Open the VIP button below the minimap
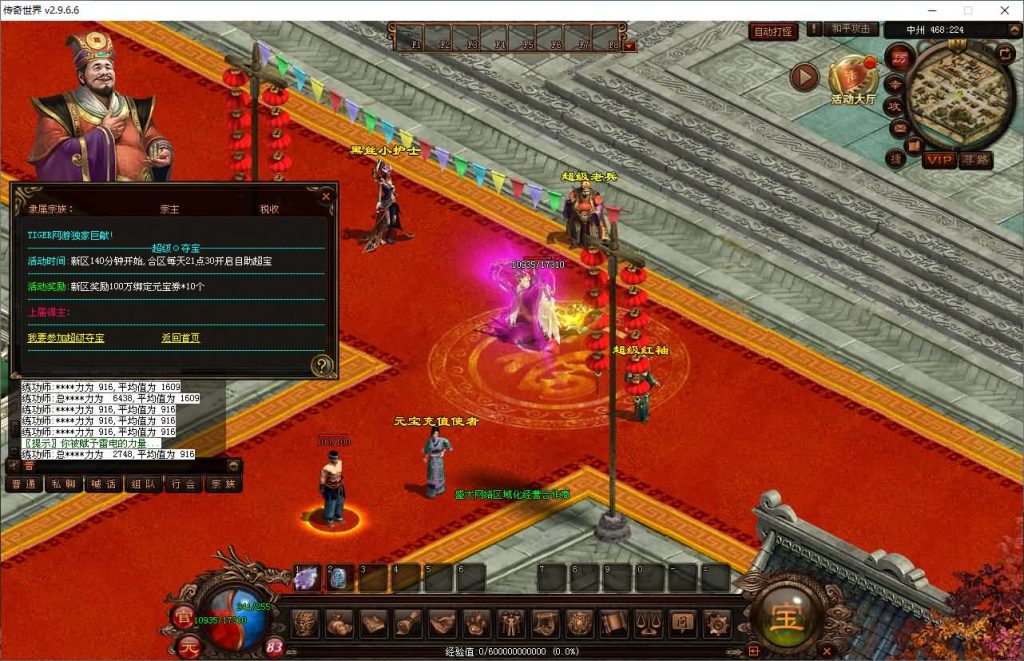Image resolution: width=1024 pixels, height=661 pixels. coord(938,160)
